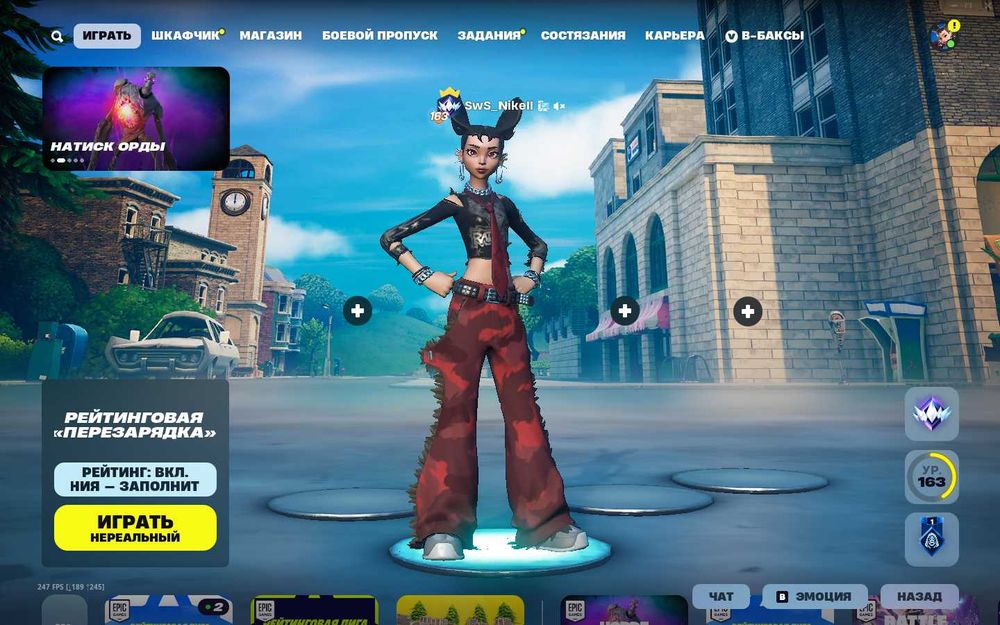The width and height of the screenshot is (1000, 625).
Task: Open the МАГАЗИН tab
Action: coord(270,35)
